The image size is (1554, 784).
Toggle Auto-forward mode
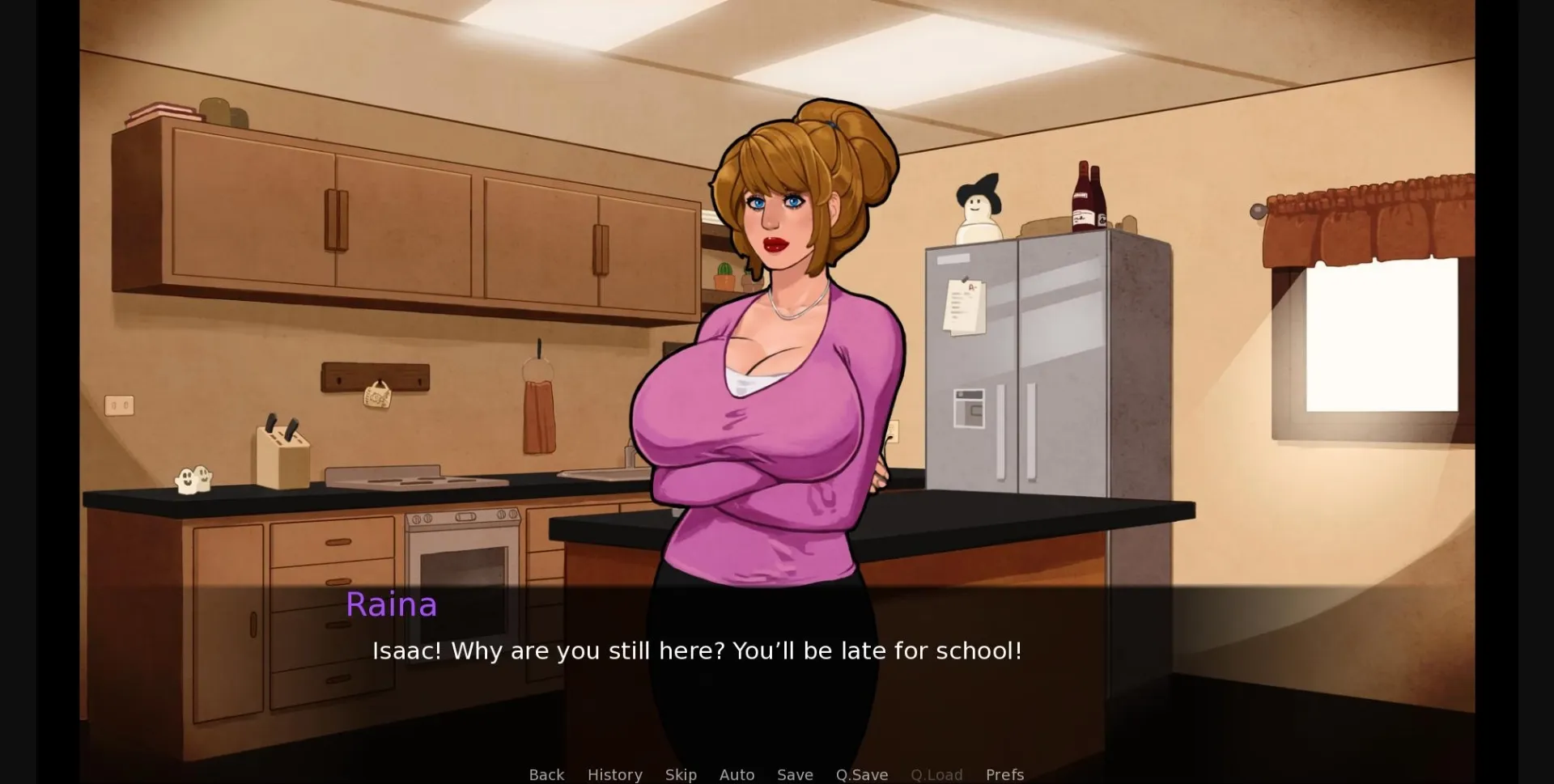737,774
